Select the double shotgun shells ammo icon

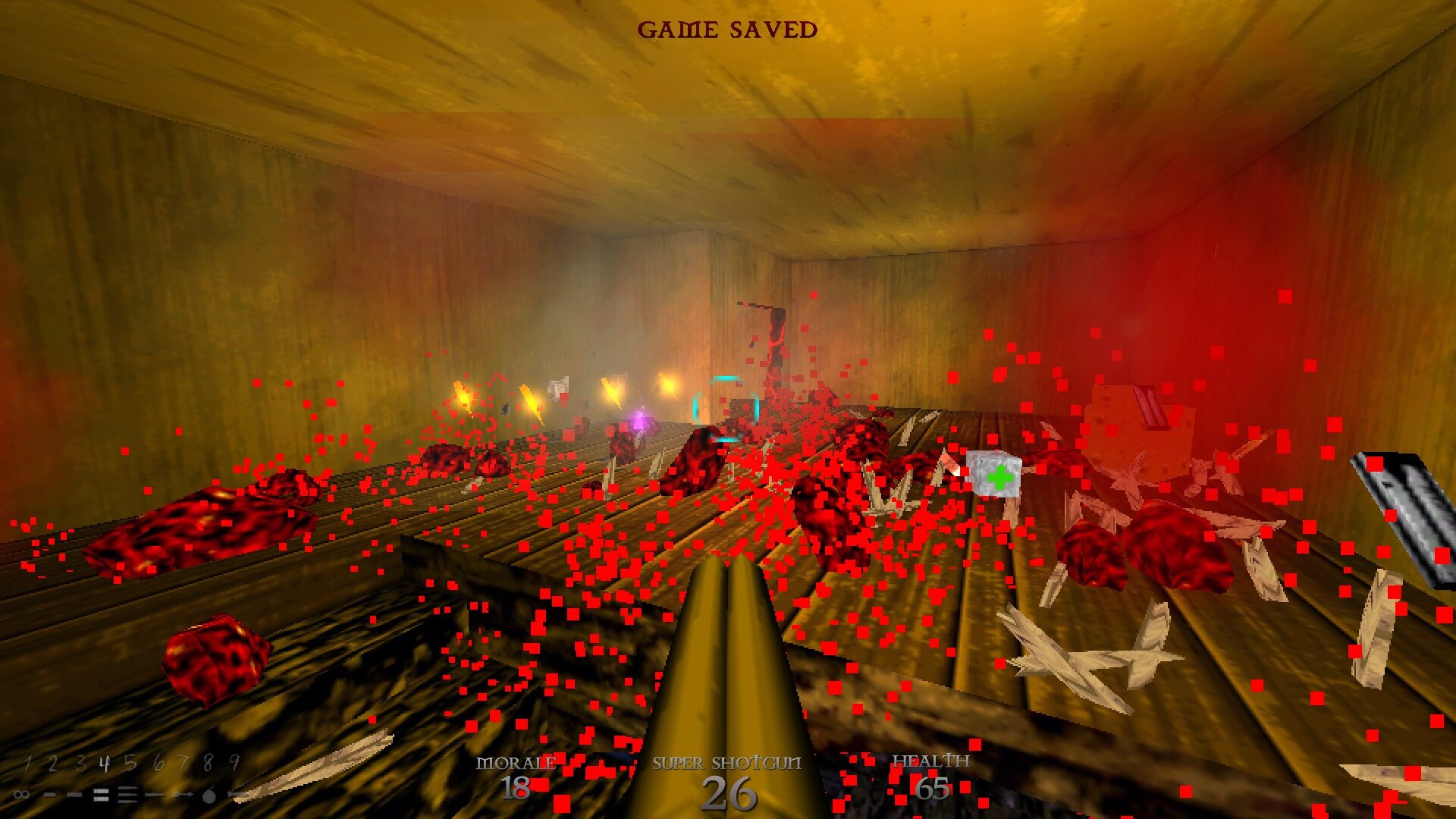tap(101, 794)
